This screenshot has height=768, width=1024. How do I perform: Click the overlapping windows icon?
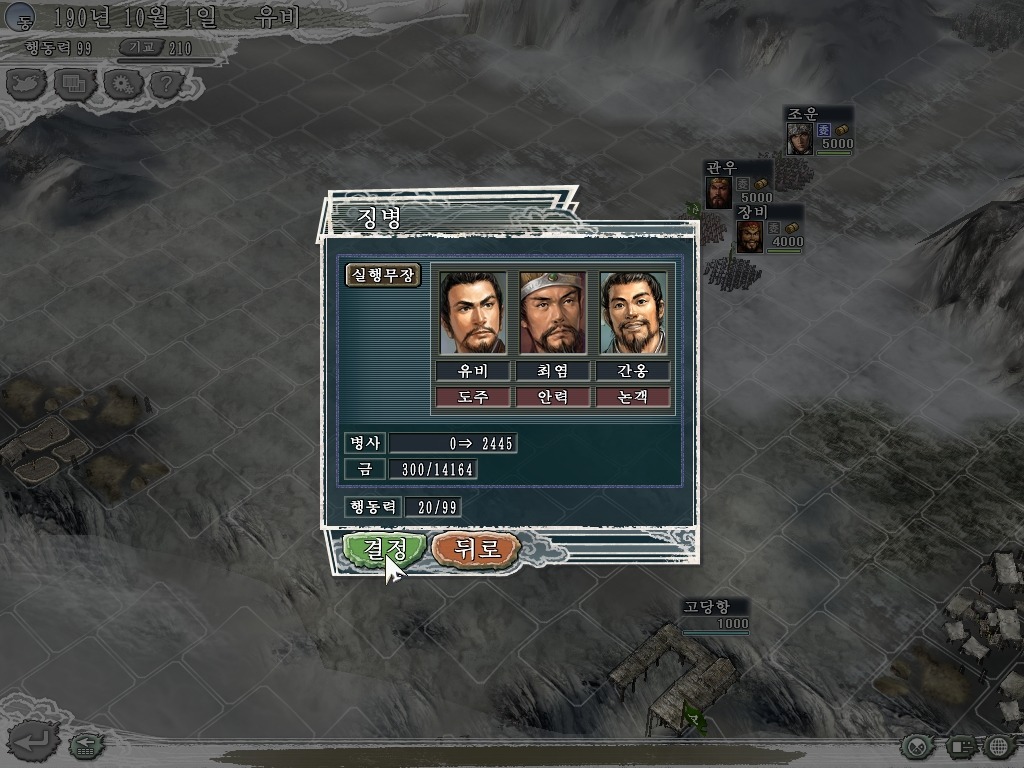coord(76,83)
